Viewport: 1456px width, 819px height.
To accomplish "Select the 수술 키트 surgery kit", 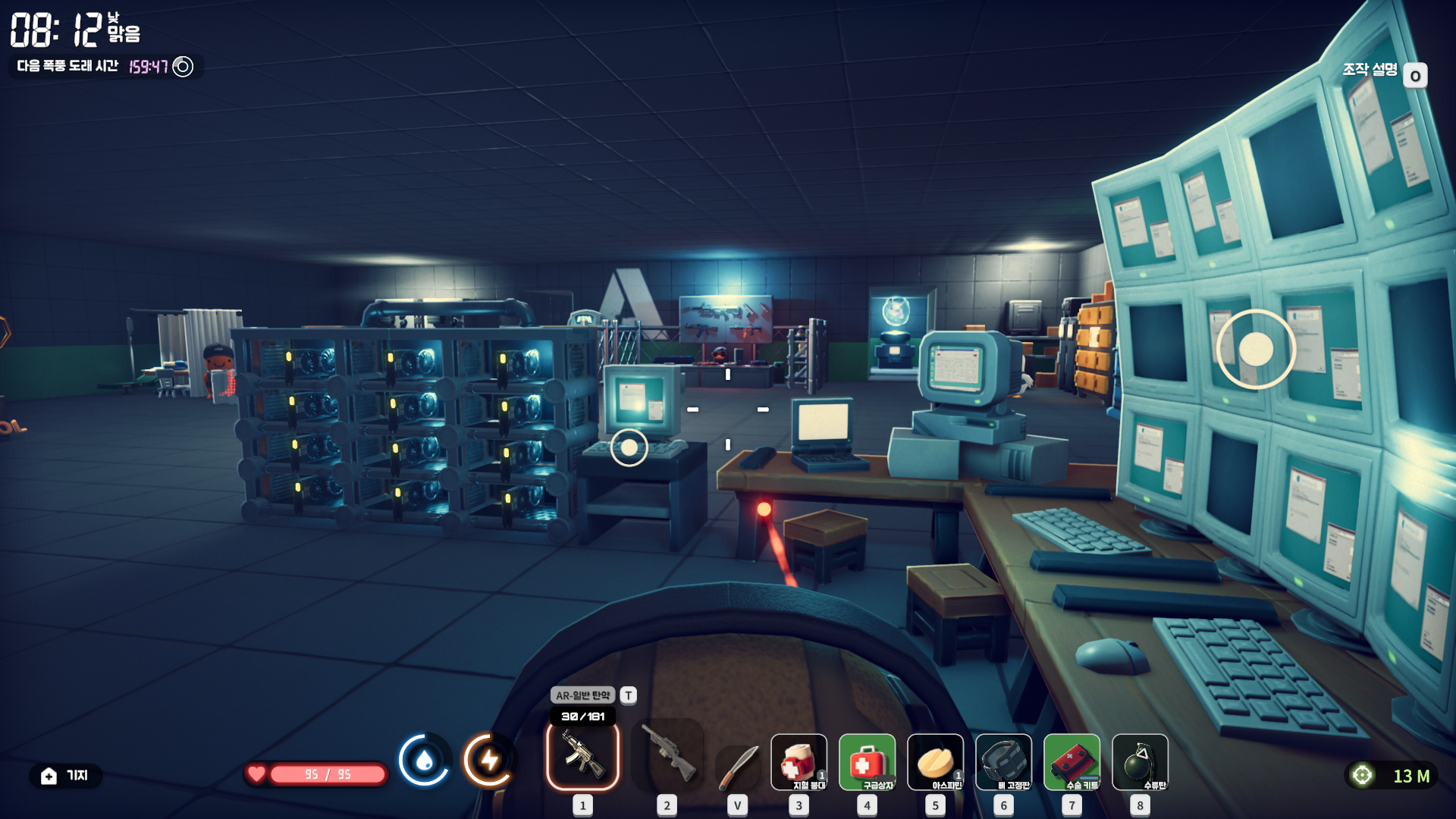I will [1072, 762].
